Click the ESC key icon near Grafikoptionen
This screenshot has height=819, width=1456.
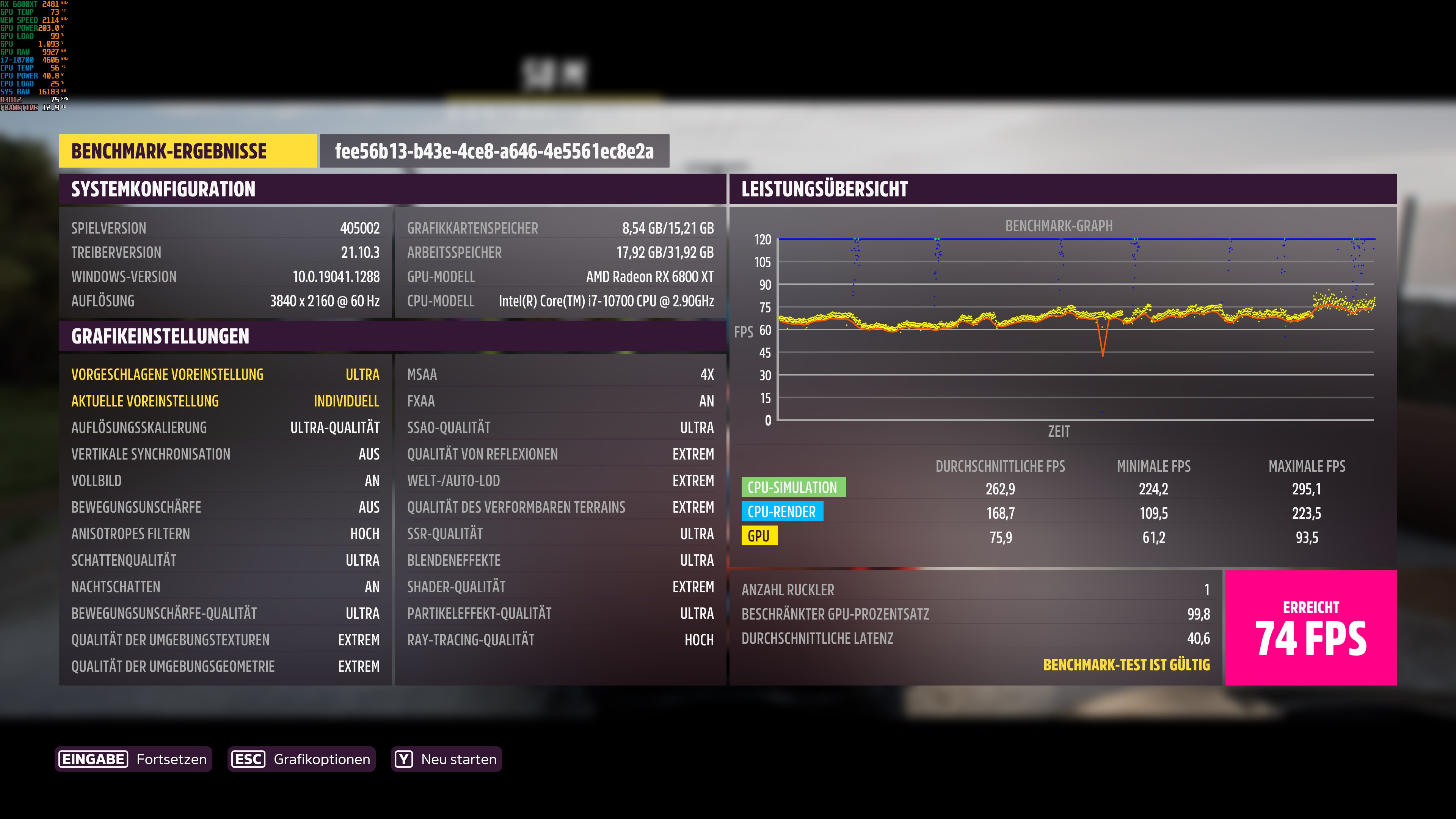coord(249,759)
